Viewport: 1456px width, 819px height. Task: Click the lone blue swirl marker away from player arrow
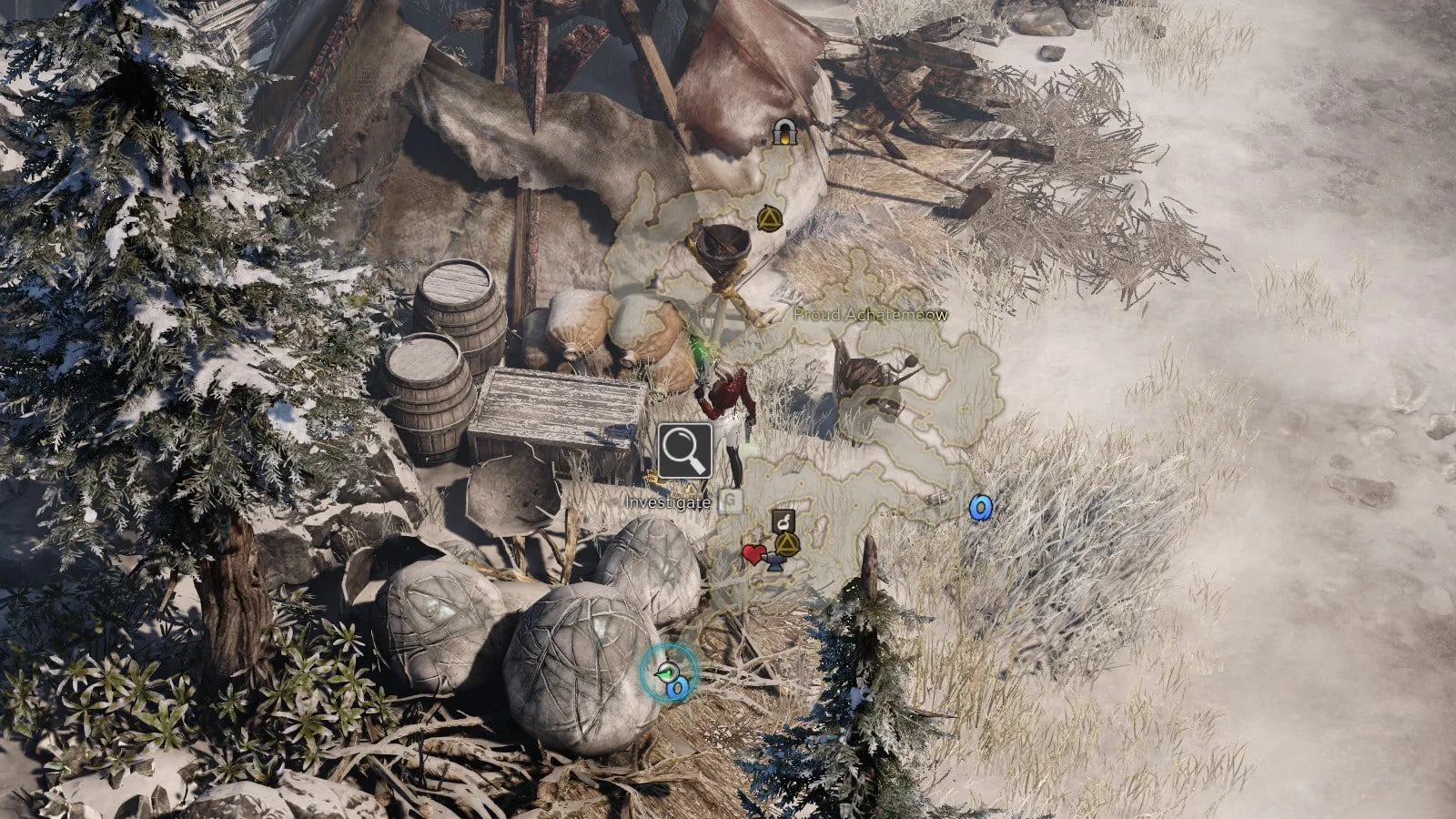[980, 507]
